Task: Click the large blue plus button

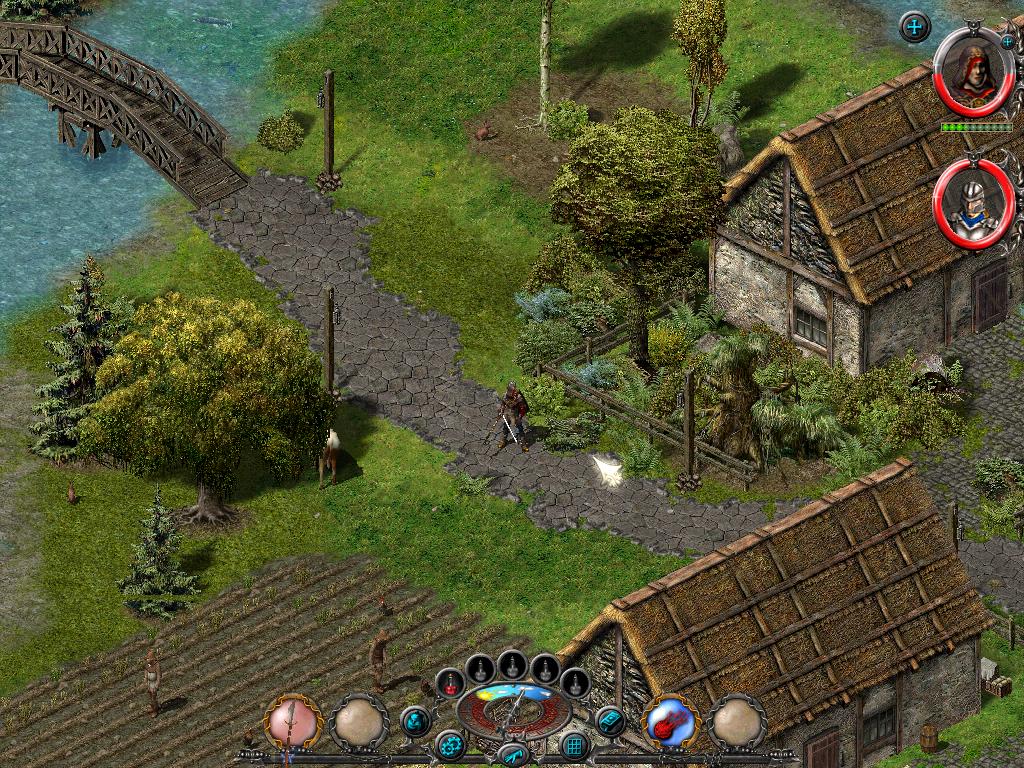Action: pos(915,27)
